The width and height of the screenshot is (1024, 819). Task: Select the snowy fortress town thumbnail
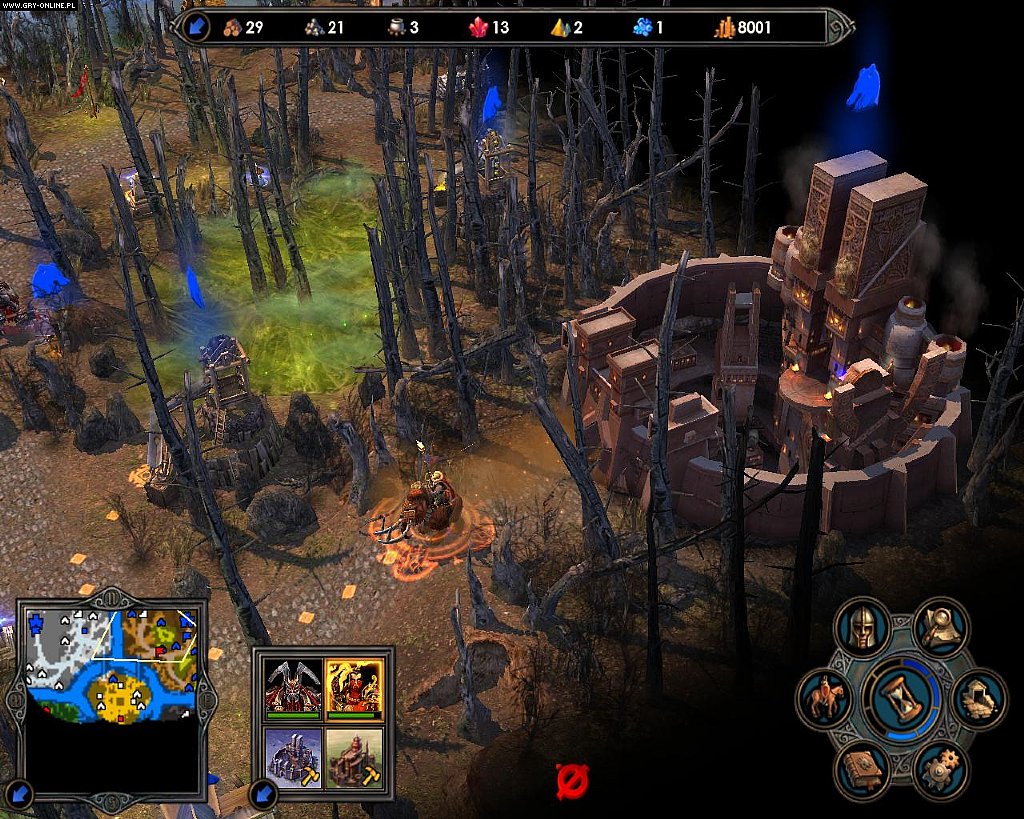(x=294, y=756)
